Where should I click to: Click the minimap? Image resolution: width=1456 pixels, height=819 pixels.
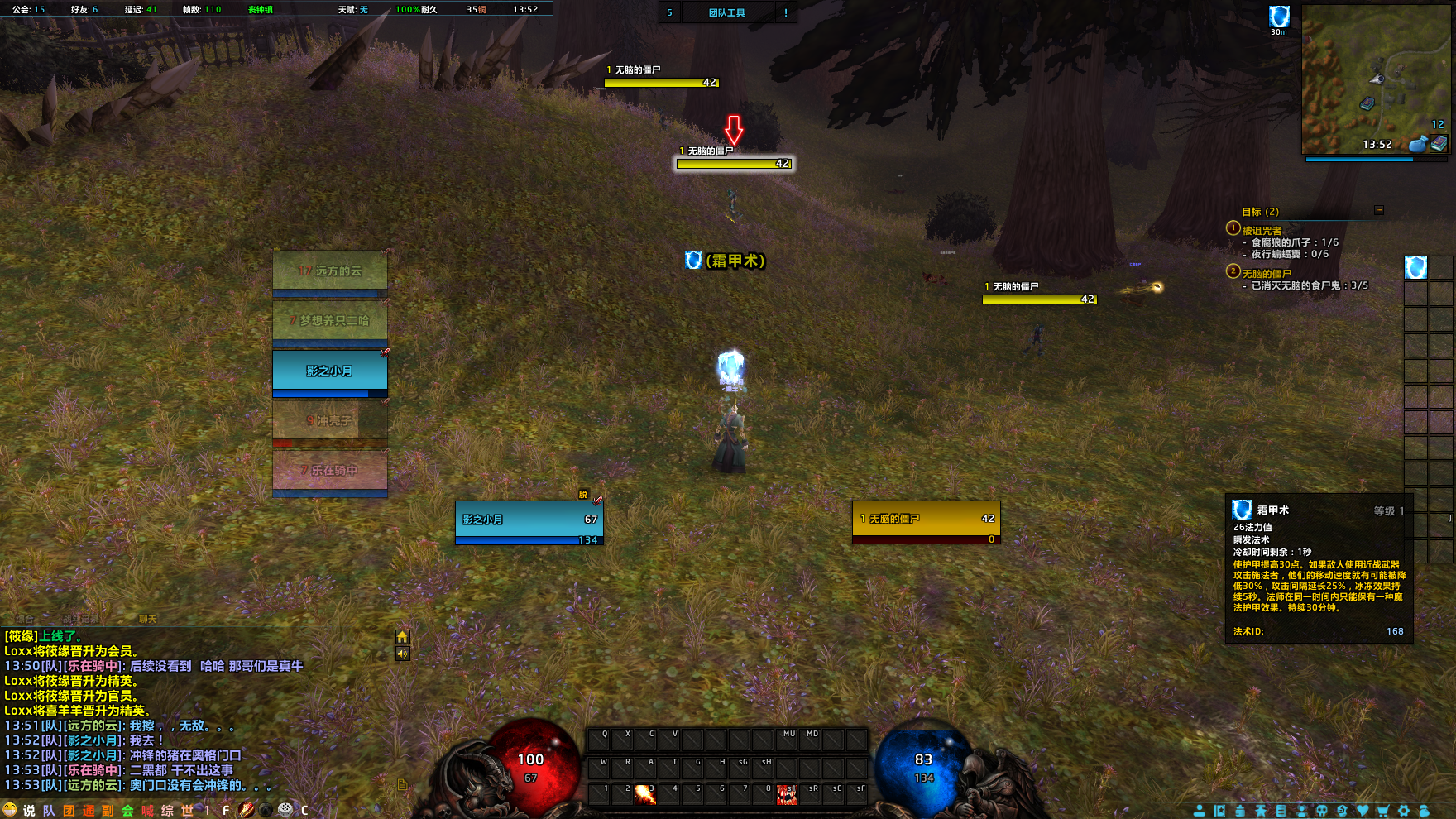tap(1374, 79)
